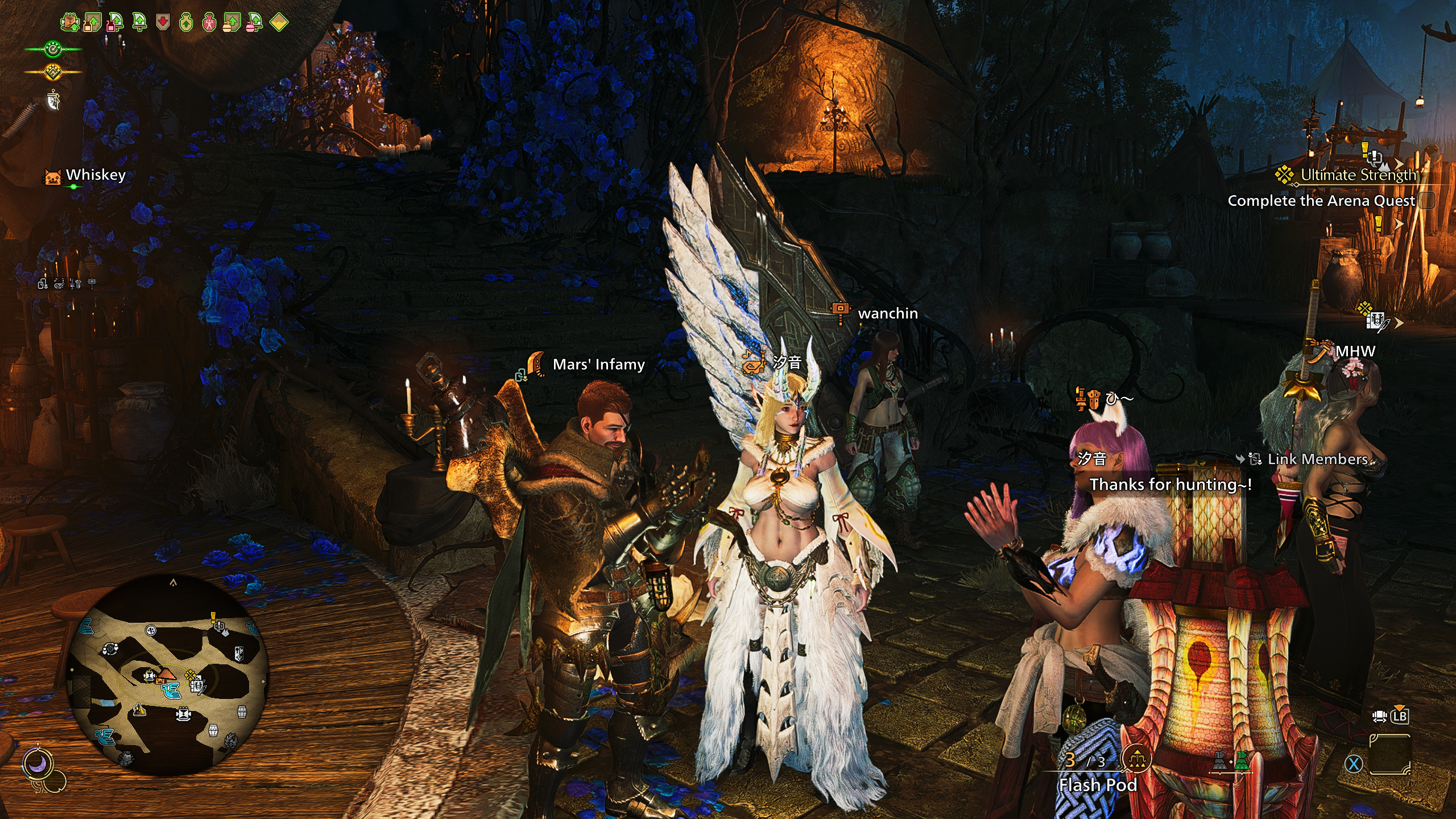1456x819 pixels.
Task: Select the Flash Pod slinger ammo icon
Action: [1137, 758]
